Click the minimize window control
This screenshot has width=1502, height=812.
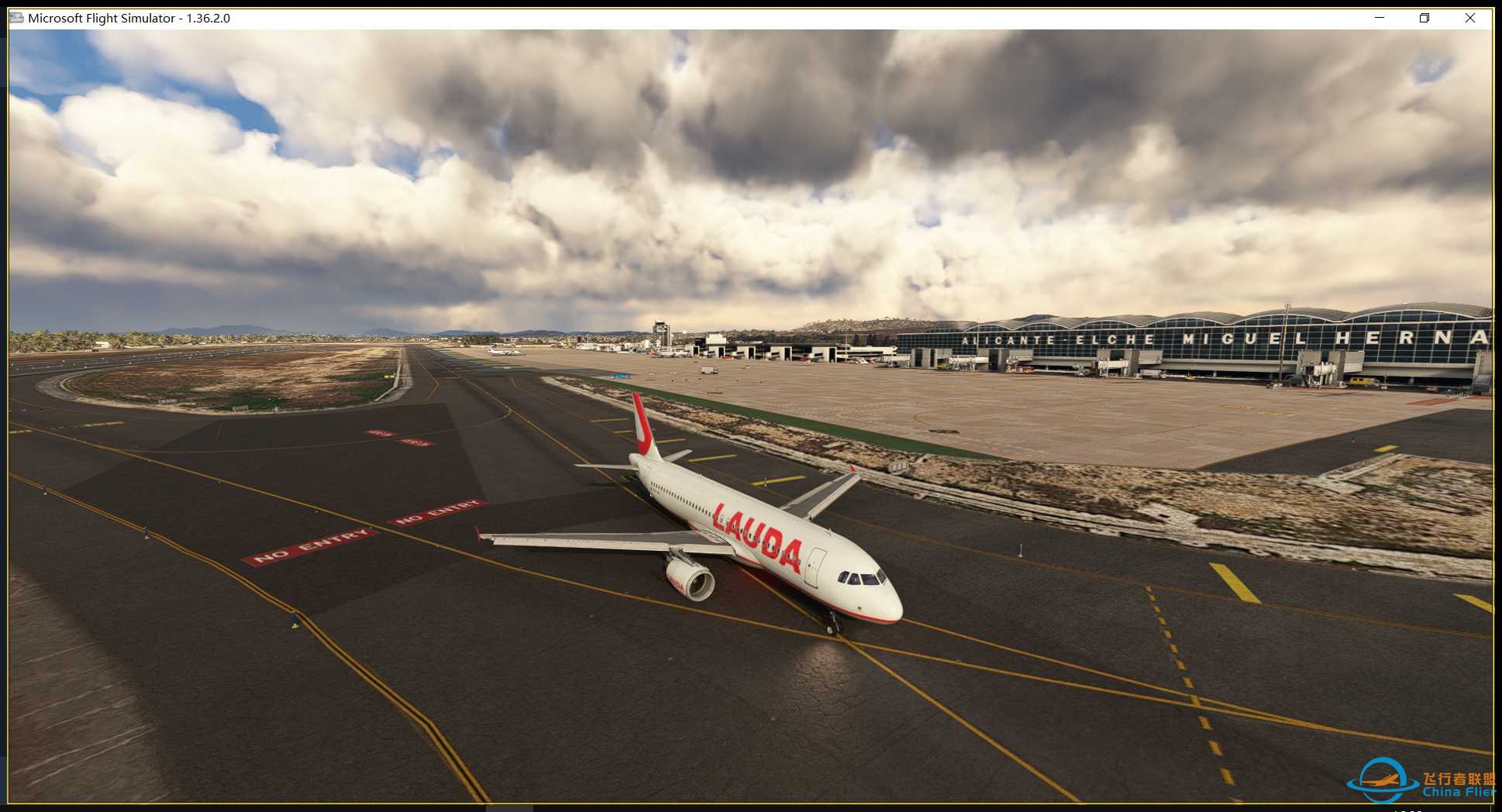(x=1378, y=17)
